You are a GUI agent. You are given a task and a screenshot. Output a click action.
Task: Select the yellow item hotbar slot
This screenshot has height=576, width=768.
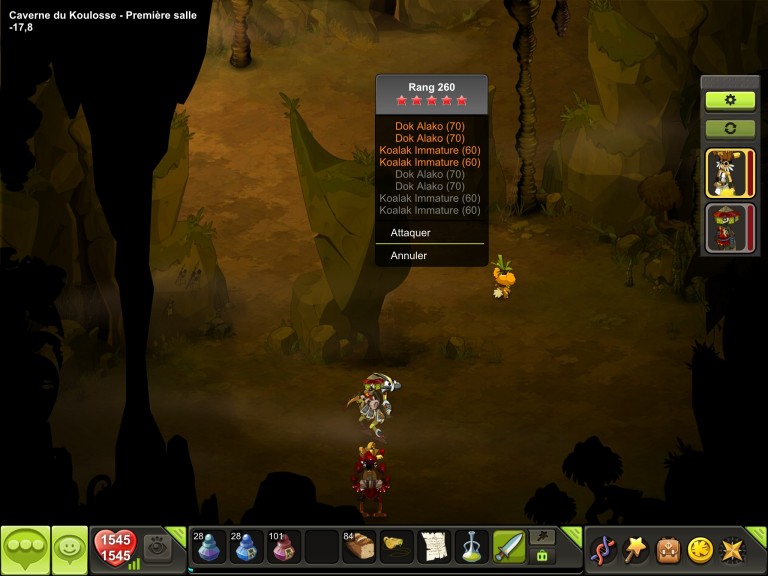coord(396,548)
